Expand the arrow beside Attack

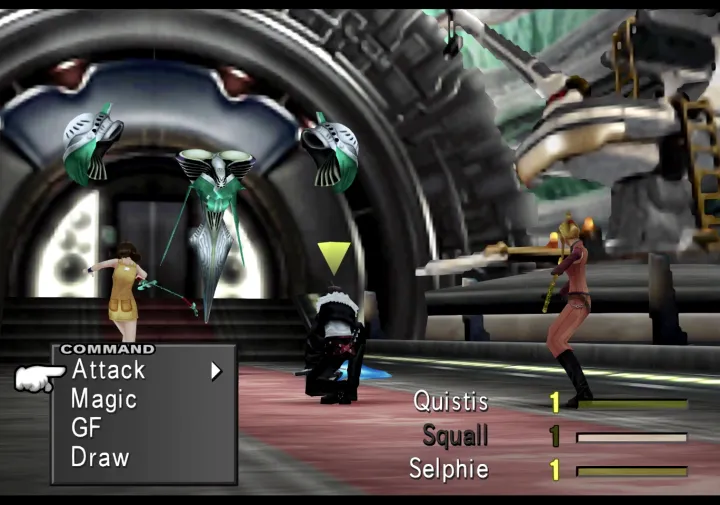(215, 371)
